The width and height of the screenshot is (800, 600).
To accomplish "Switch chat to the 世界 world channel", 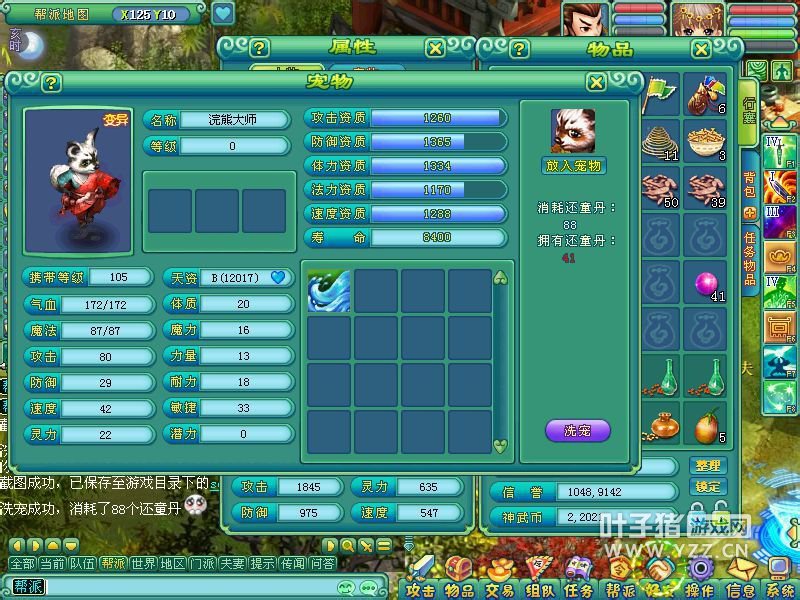I will [x=143, y=564].
